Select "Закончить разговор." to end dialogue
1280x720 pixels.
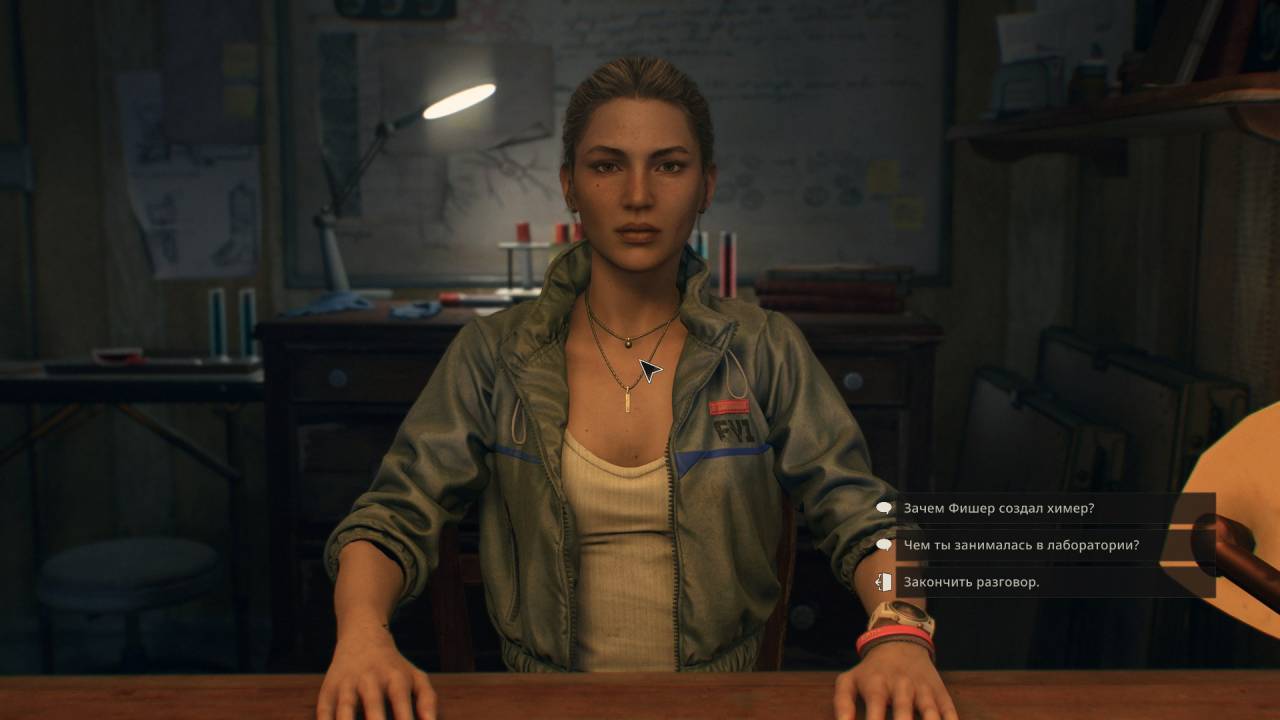(971, 582)
